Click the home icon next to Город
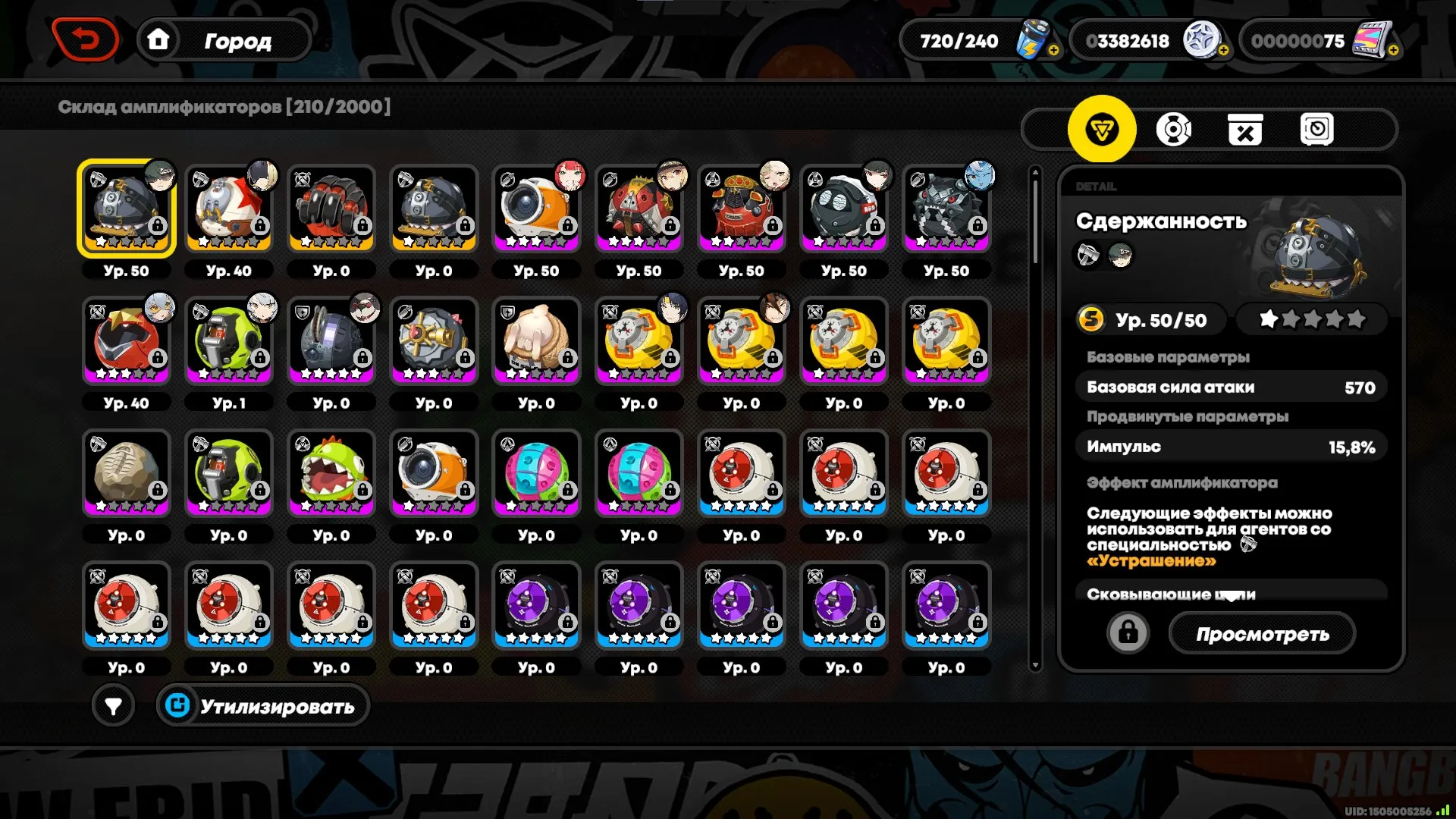The height and width of the screenshot is (819, 1456). click(x=158, y=39)
